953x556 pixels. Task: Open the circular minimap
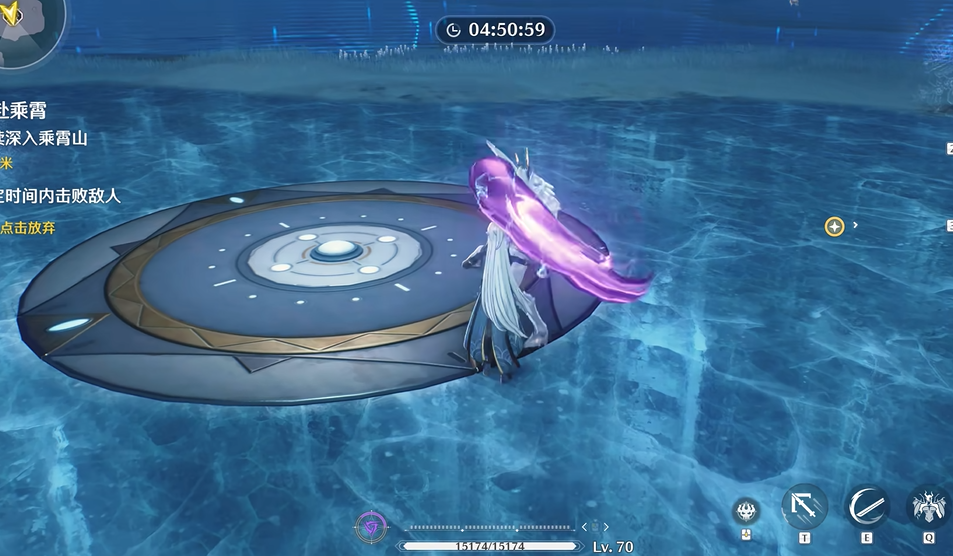coord(28,30)
